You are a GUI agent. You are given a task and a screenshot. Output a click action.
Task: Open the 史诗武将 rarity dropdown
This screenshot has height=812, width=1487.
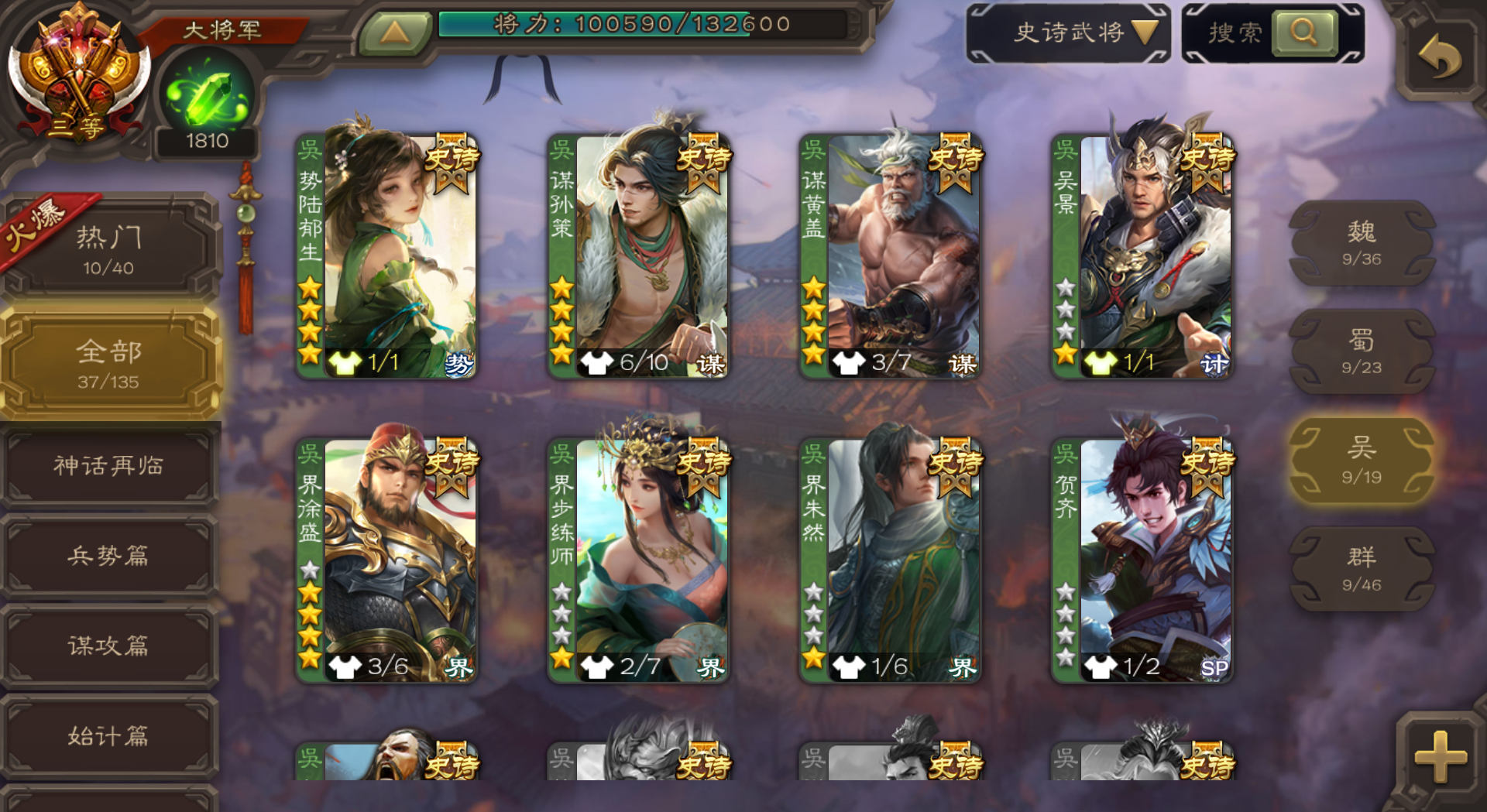click(1069, 33)
